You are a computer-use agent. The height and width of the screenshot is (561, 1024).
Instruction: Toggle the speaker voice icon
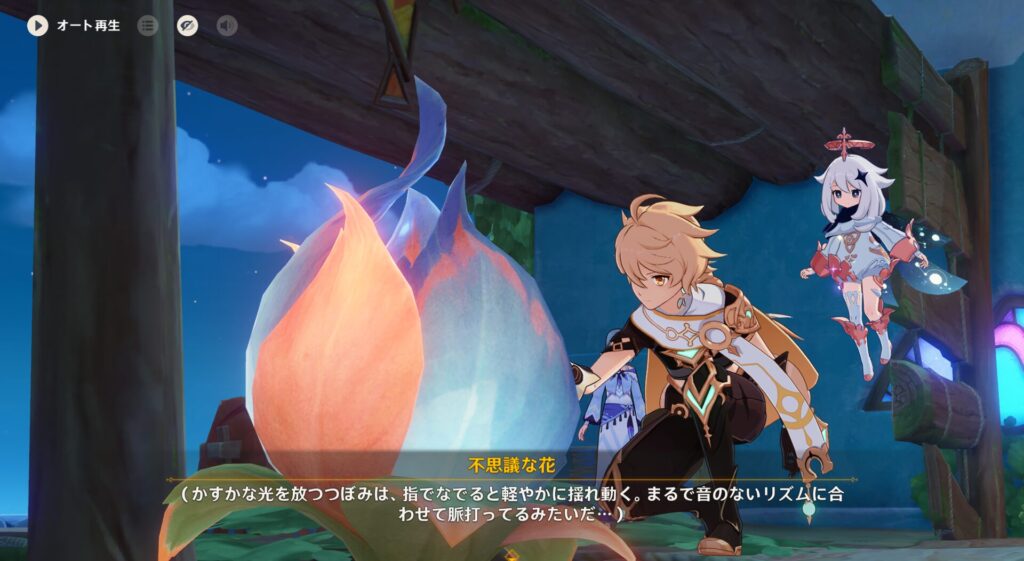(227, 26)
